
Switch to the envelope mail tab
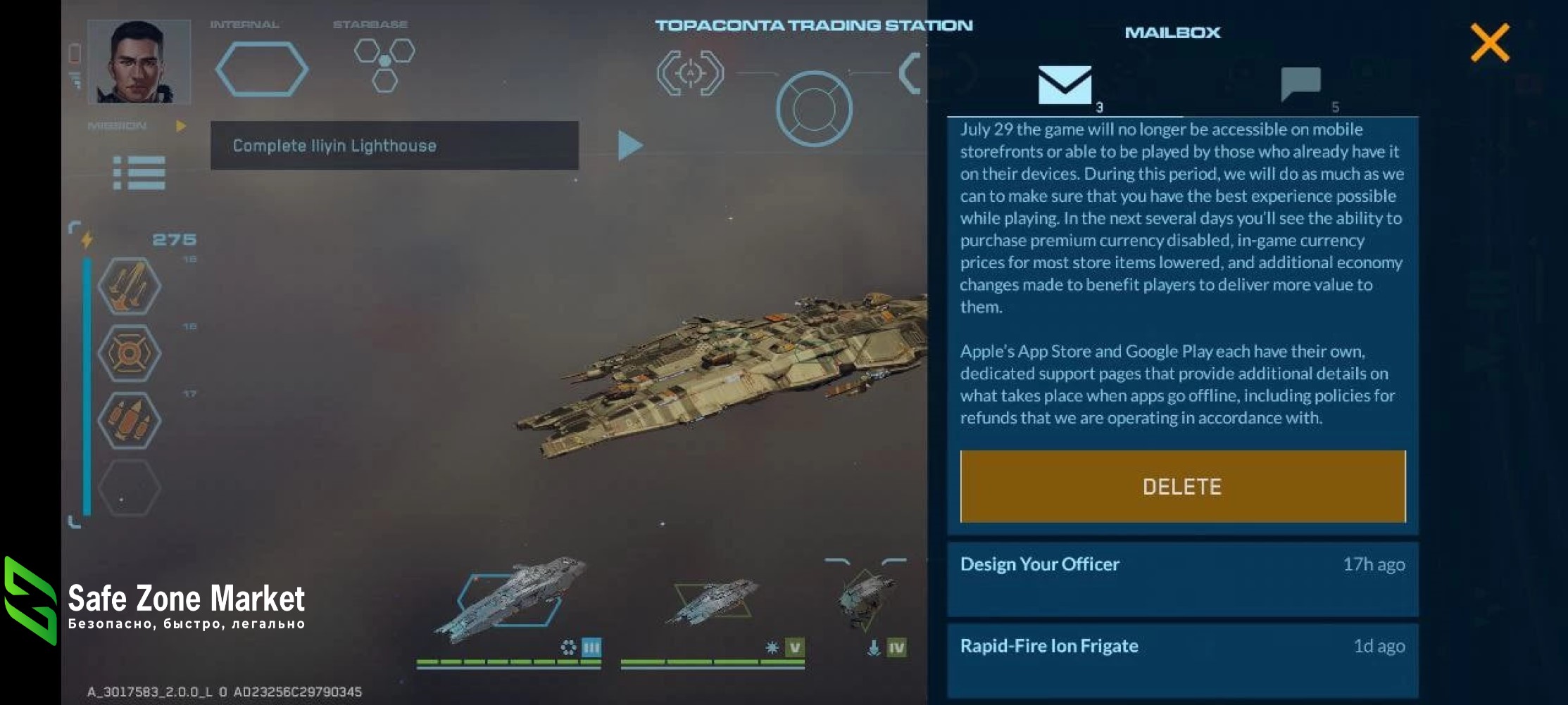click(x=1065, y=86)
